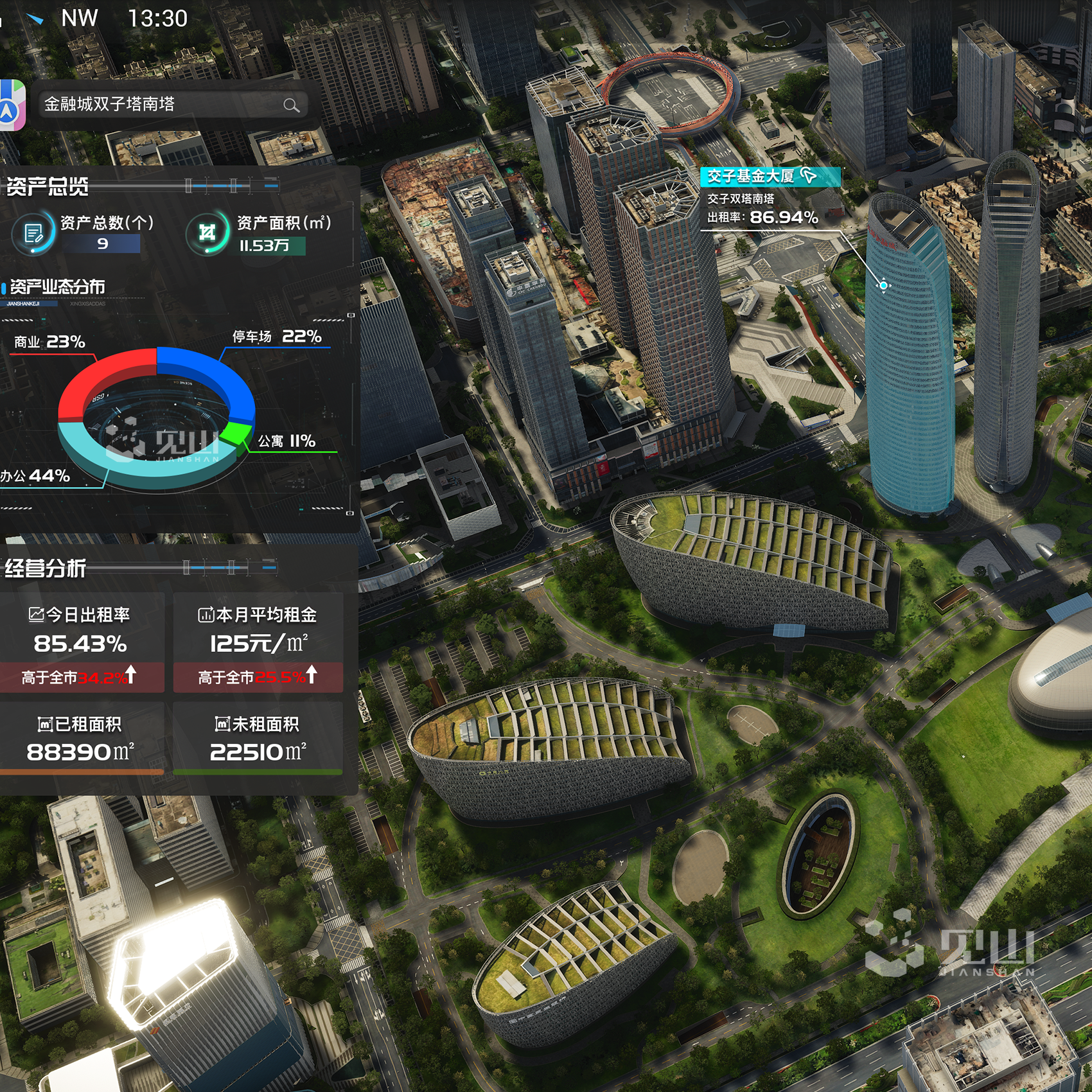
Task: Open the 本月平均租金 card
Action: (x=258, y=642)
